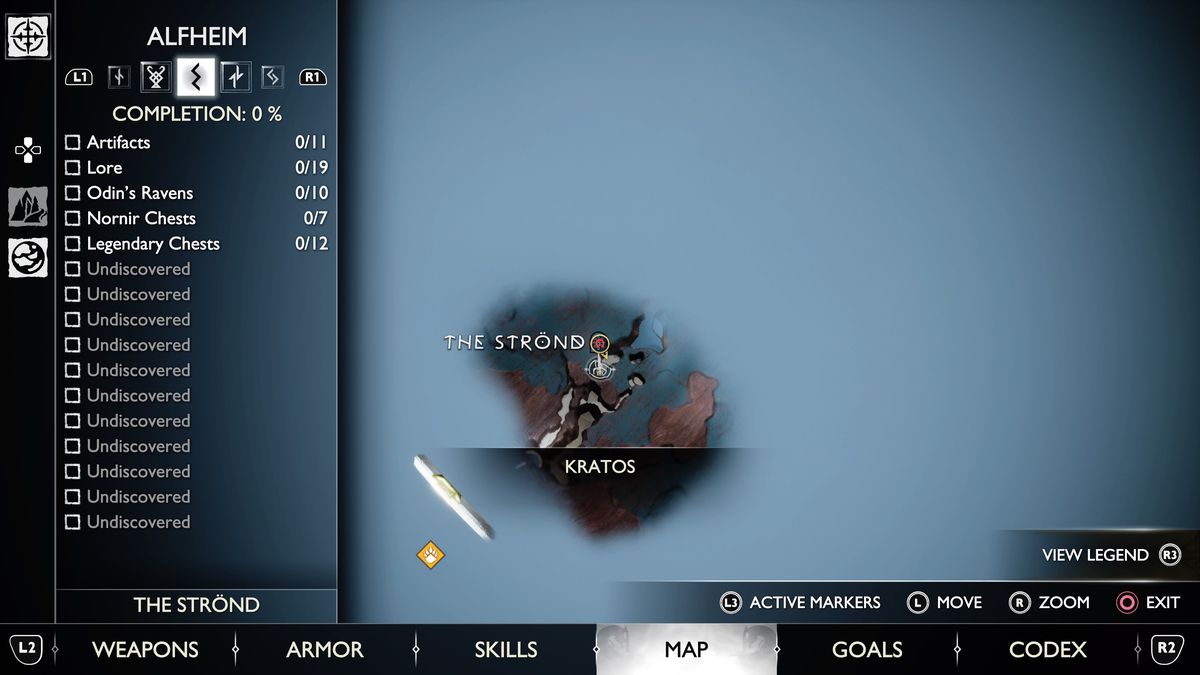The height and width of the screenshot is (675, 1200).
Task: Select the Map tab
Action: point(686,650)
